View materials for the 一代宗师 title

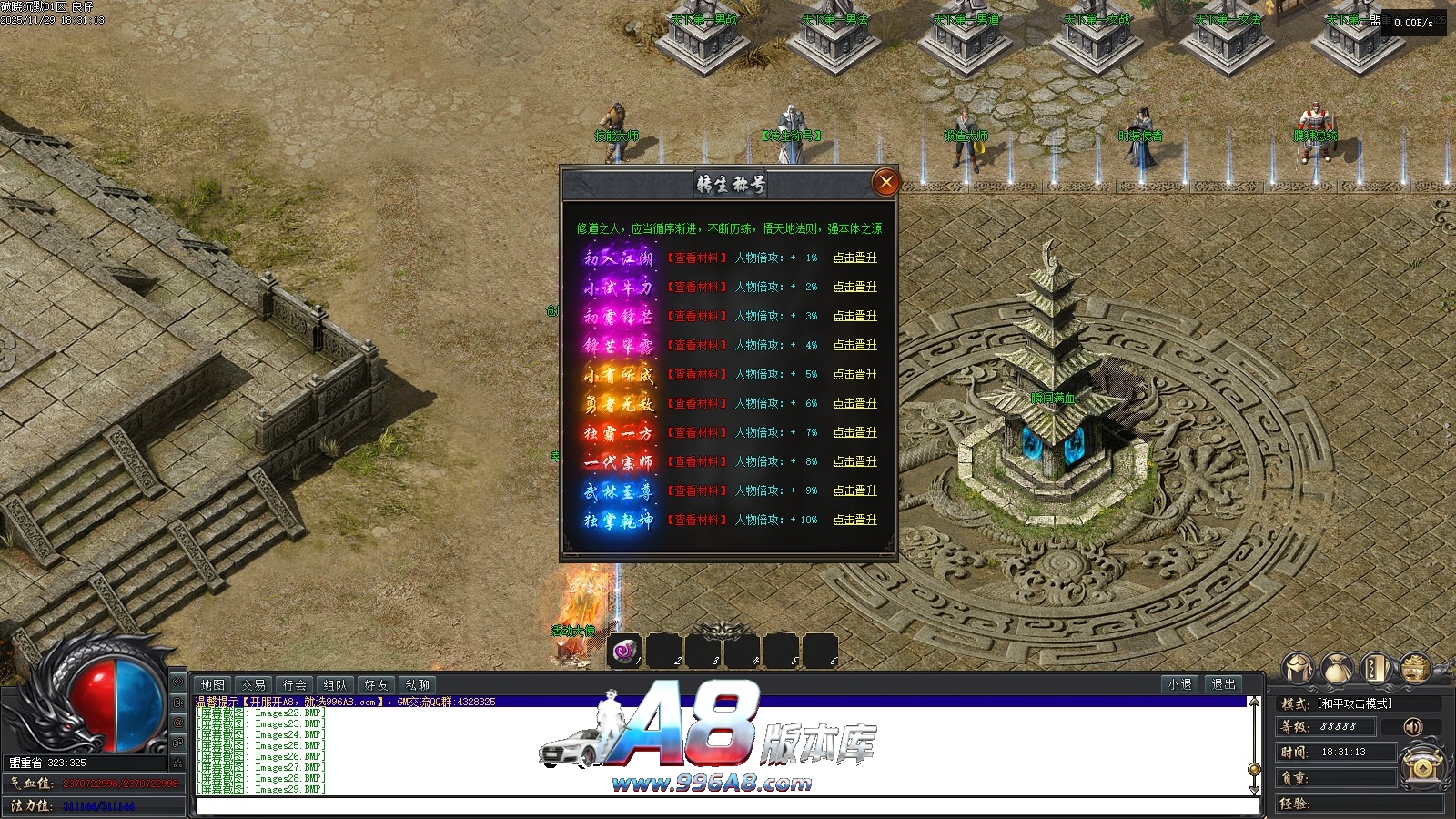[697, 461]
